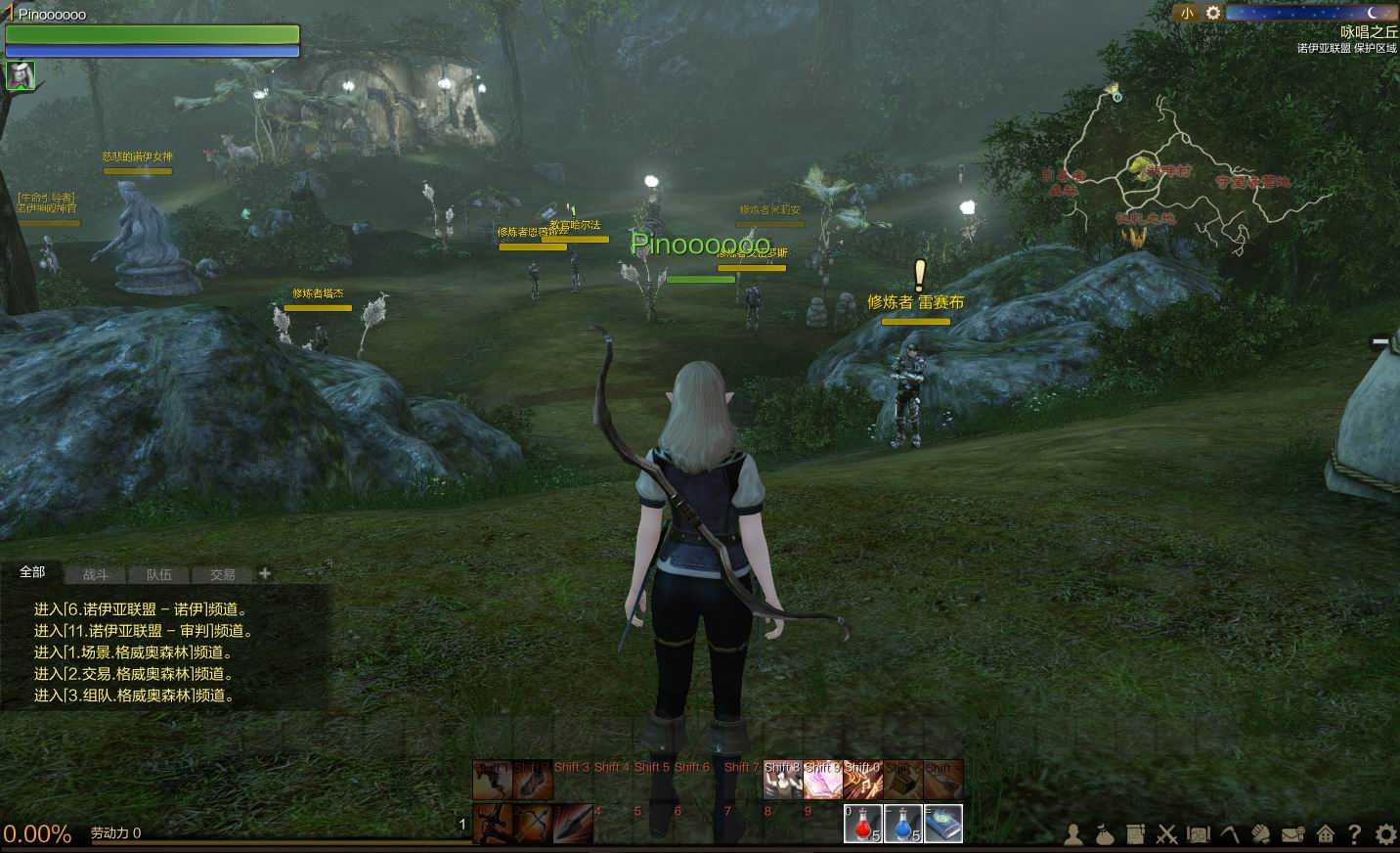This screenshot has height=853, width=1400.
Task: Open the crossed swords menu icon
Action: (1166, 834)
